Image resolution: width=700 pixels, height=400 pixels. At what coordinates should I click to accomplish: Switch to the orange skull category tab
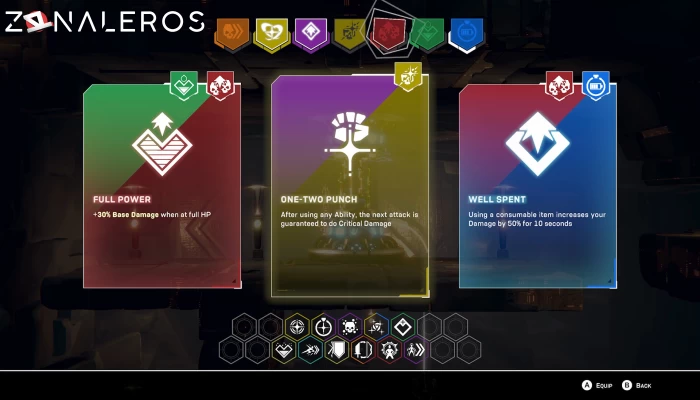(230, 34)
